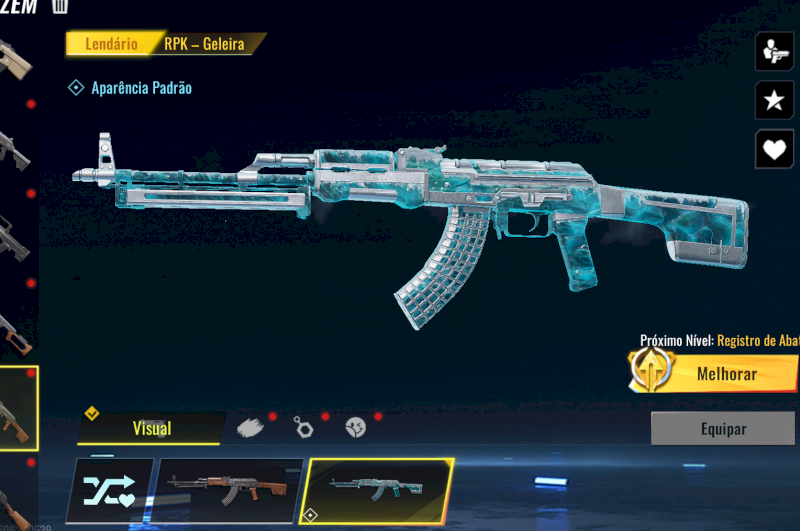Click the Aparência Padrão label
This screenshot has height=531, width=800.
[x=140, y=88]
